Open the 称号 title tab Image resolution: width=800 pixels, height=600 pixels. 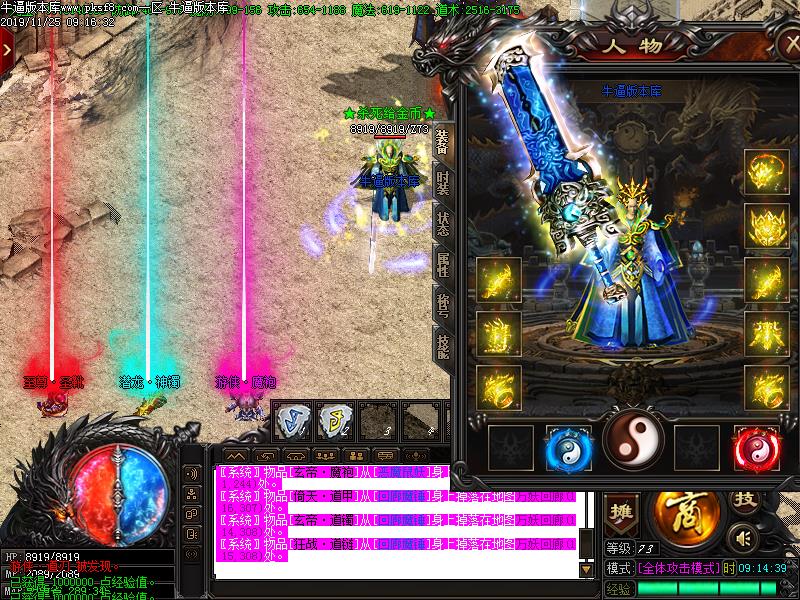(x=443, y=305)
